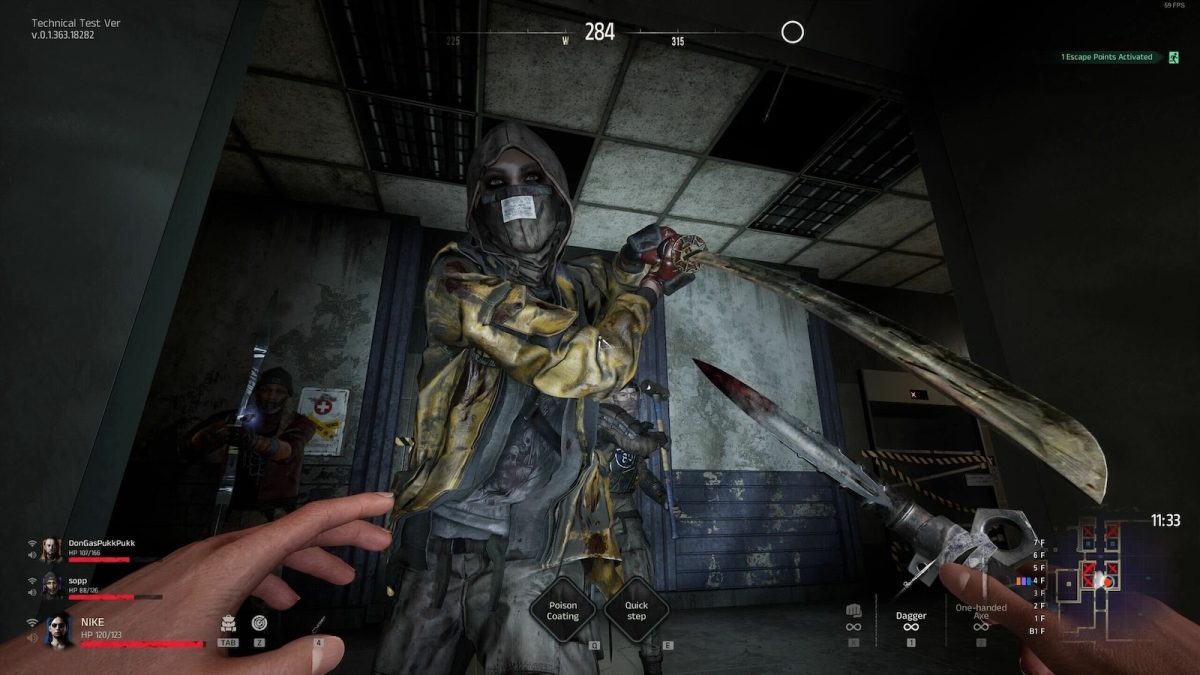1200x675 pixels.
Task: Open the backpack inventory icon
Action: coord(228,623)
